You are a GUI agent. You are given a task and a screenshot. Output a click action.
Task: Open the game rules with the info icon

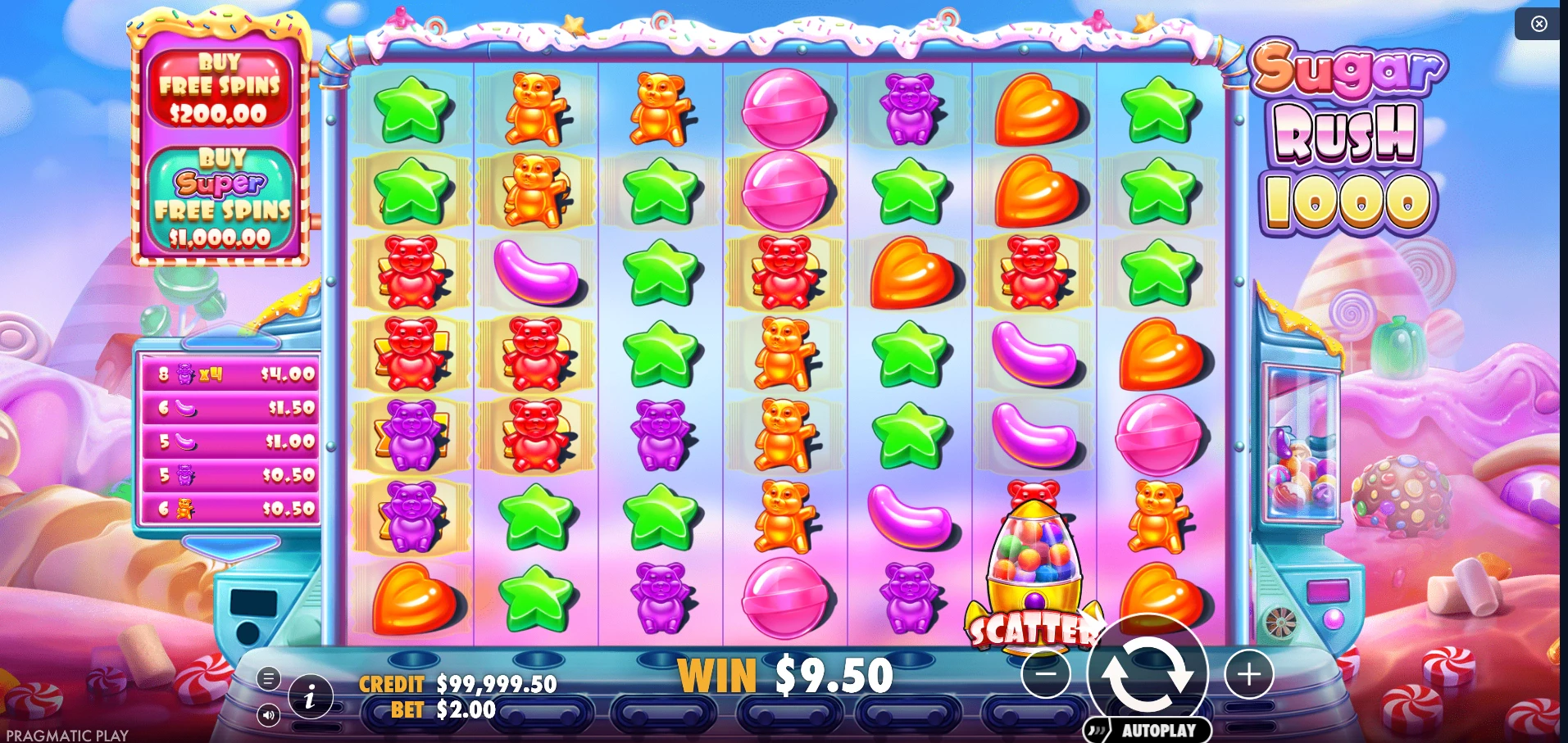point(309,698)
